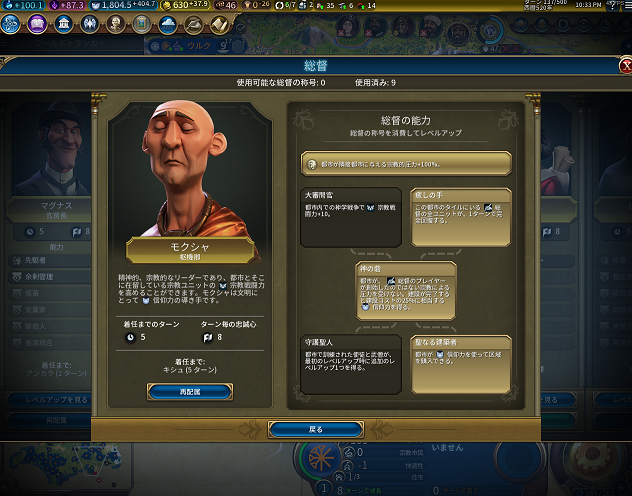Click the 戻る (back) button
The image size is (632, 496).
[315, 428]
